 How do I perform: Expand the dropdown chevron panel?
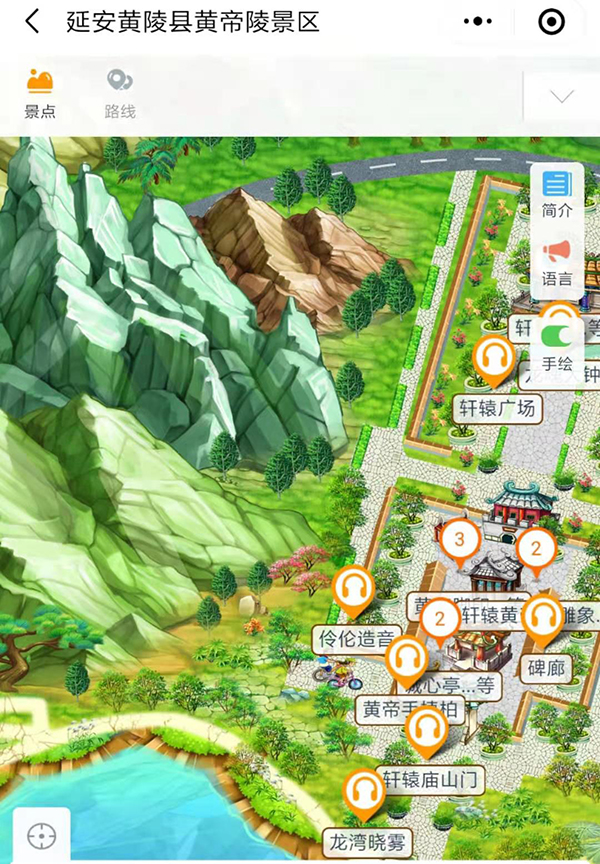coord(562,96)
